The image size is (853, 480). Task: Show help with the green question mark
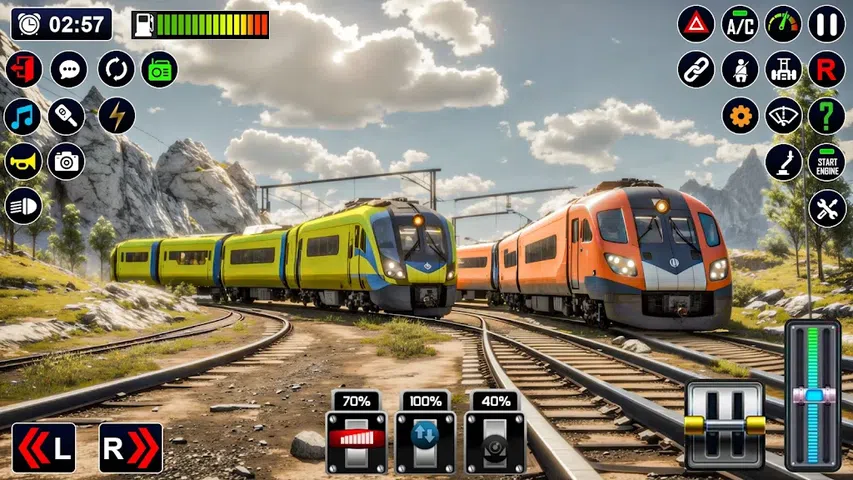tap(827, 116)
